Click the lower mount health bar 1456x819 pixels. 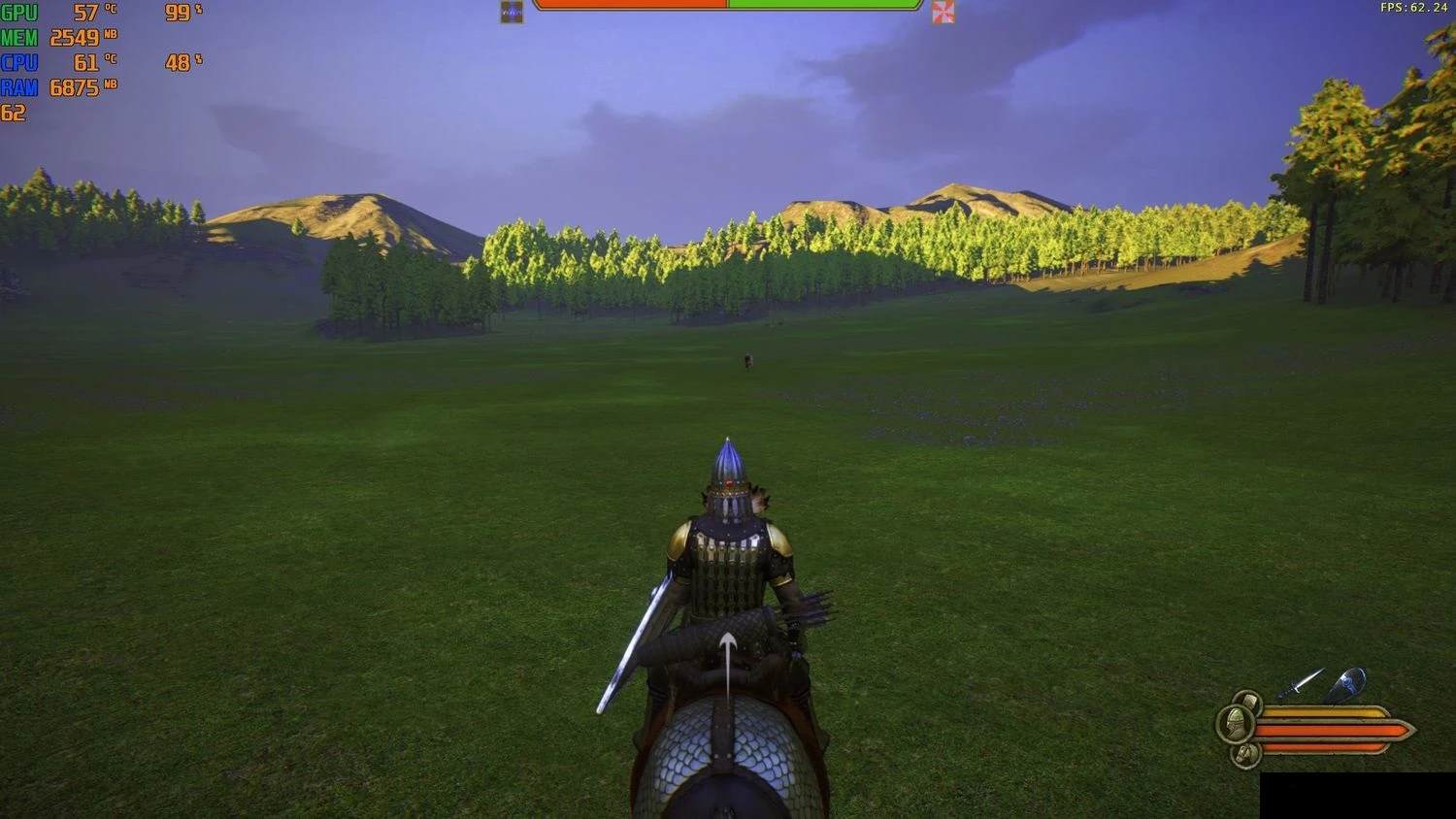point(1320,747)
